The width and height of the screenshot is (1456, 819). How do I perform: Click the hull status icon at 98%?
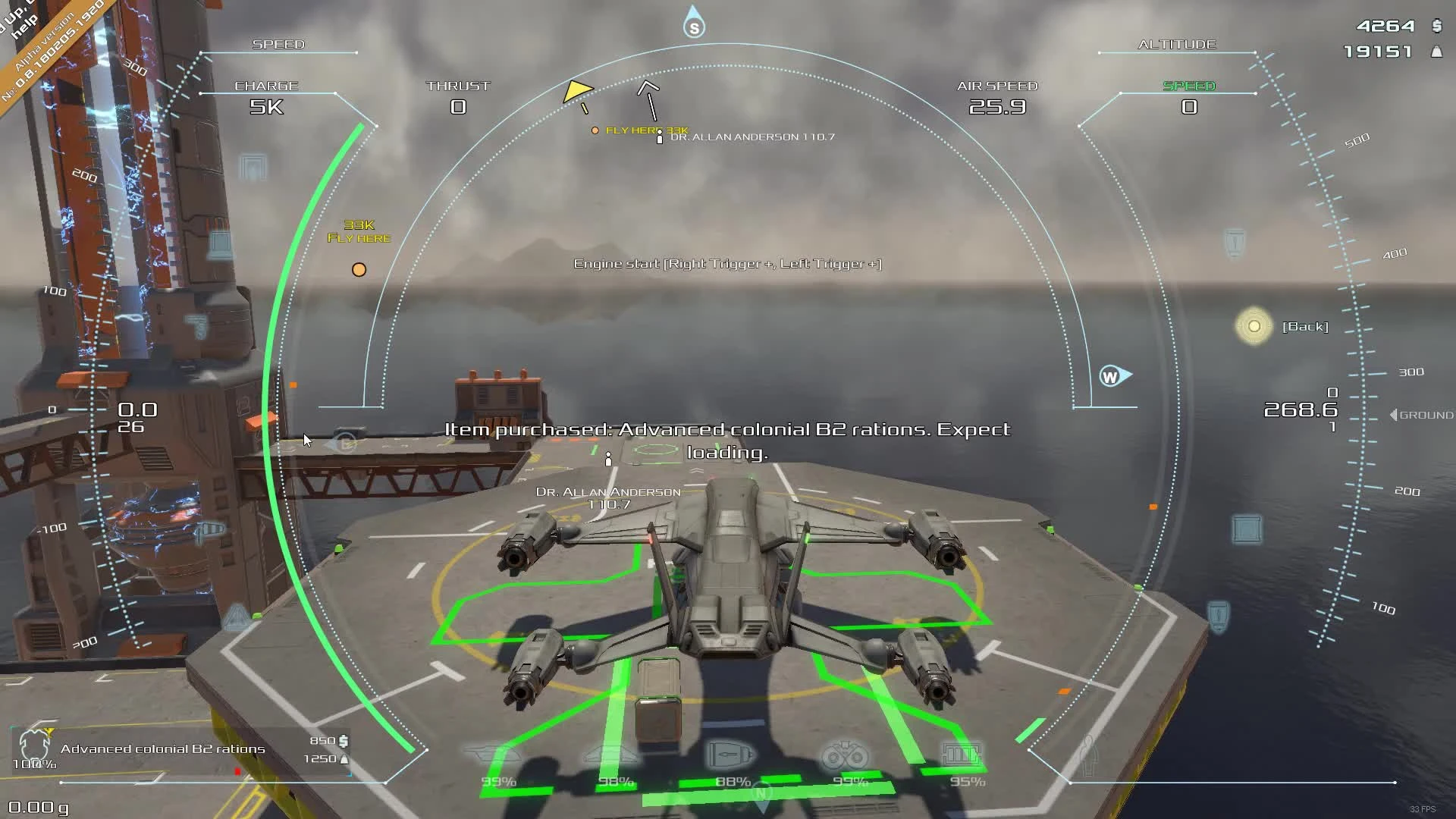(x=611, y=755)
